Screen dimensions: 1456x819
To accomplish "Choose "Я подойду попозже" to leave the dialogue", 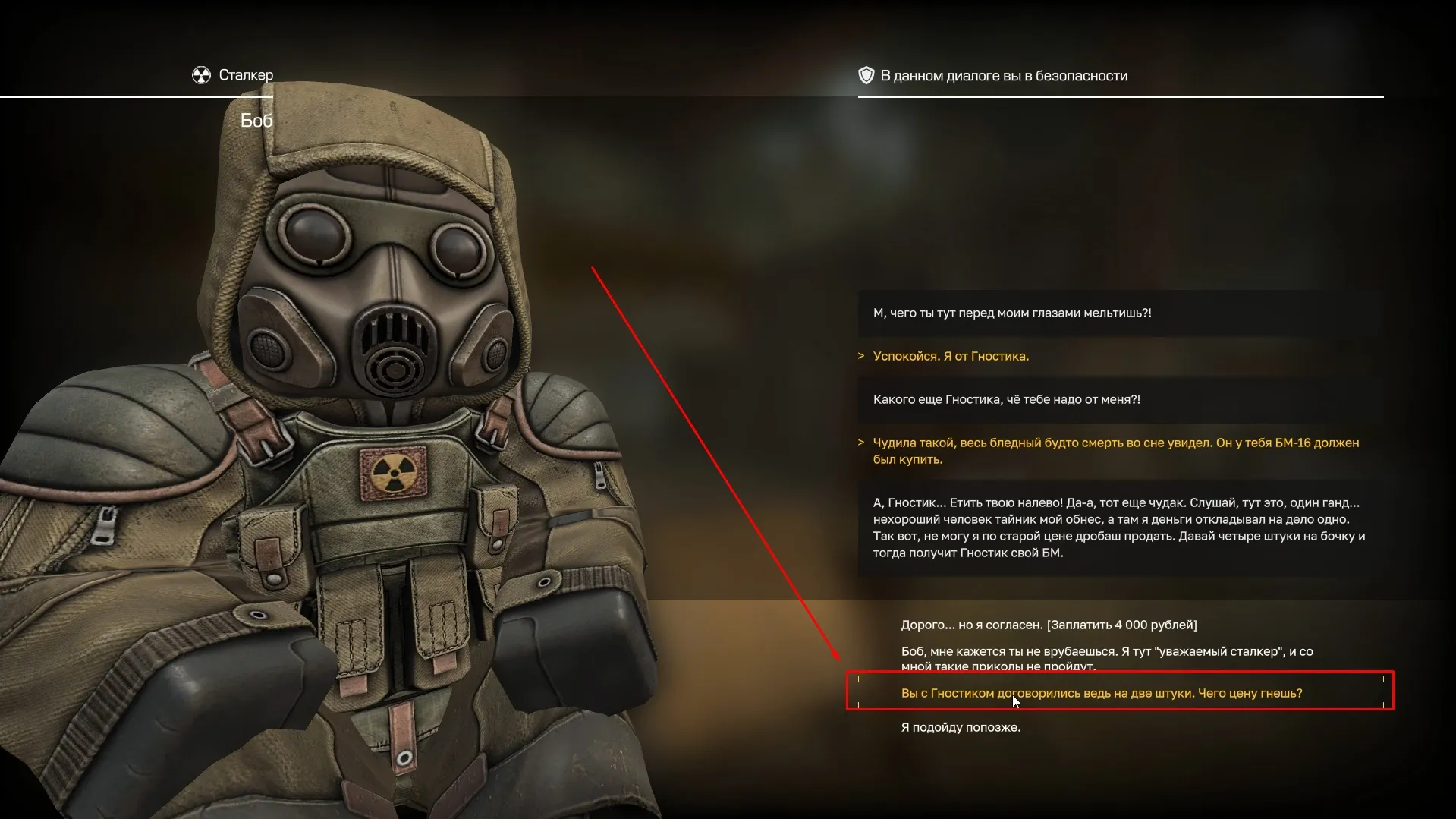I will 961,727.
